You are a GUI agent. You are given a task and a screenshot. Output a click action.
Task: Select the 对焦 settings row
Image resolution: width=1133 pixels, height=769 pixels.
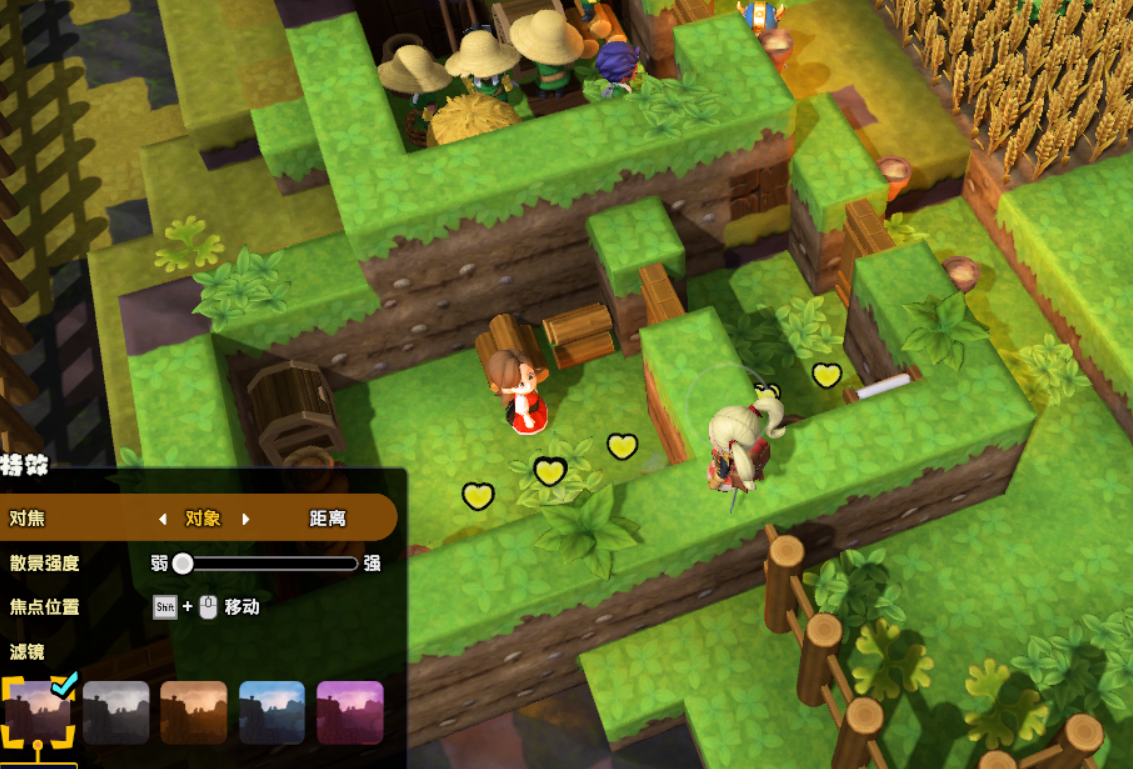(x=27, y=518)
